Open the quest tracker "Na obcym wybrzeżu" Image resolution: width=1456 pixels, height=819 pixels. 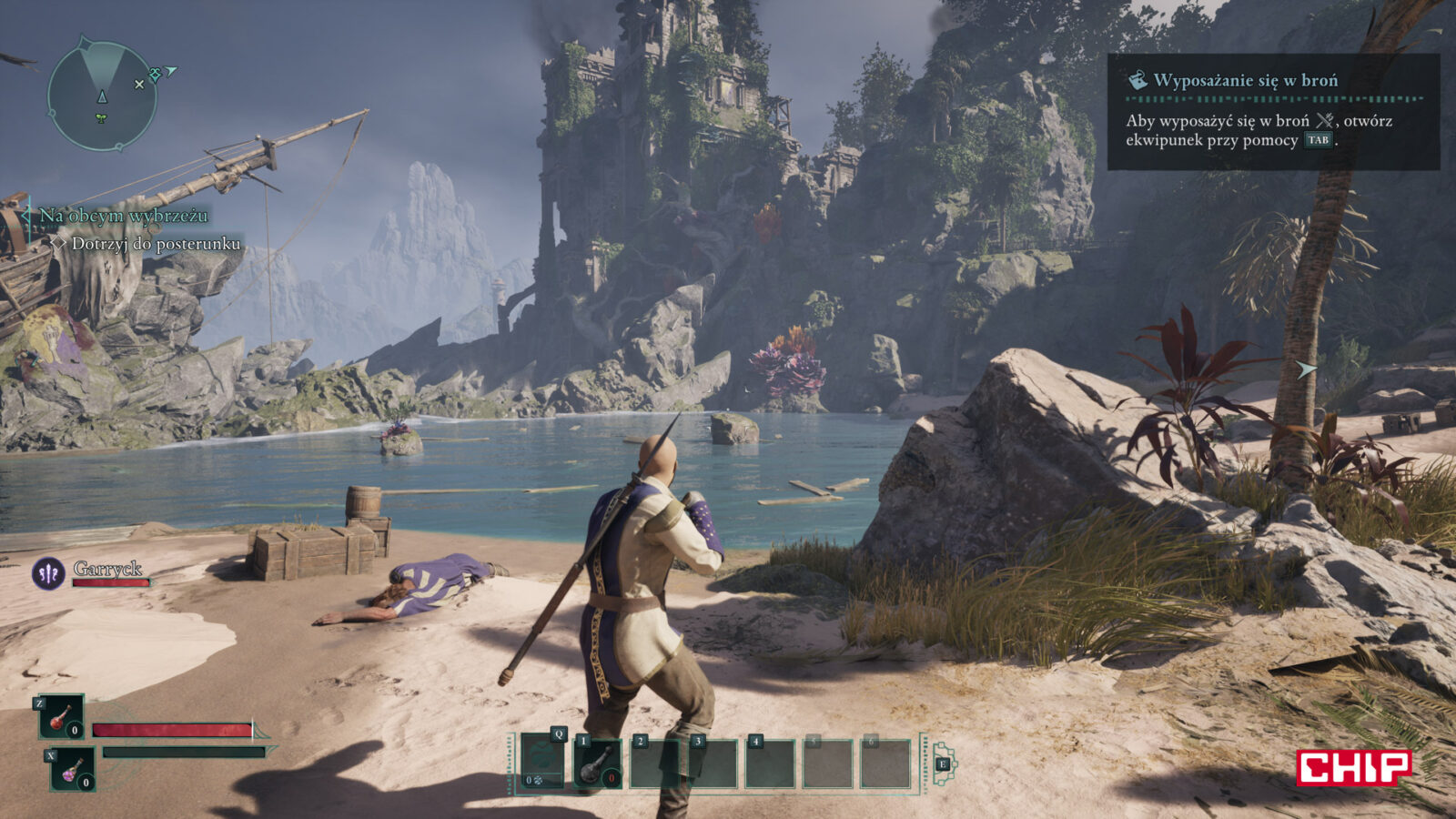123,216
